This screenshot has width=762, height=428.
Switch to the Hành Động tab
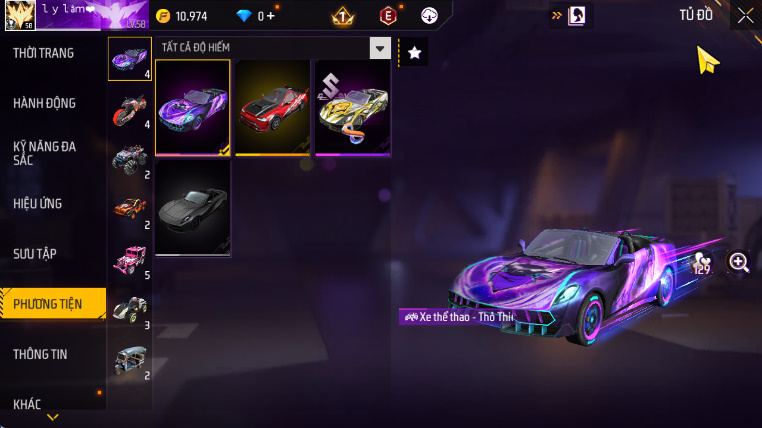click(x=44, y=103)
